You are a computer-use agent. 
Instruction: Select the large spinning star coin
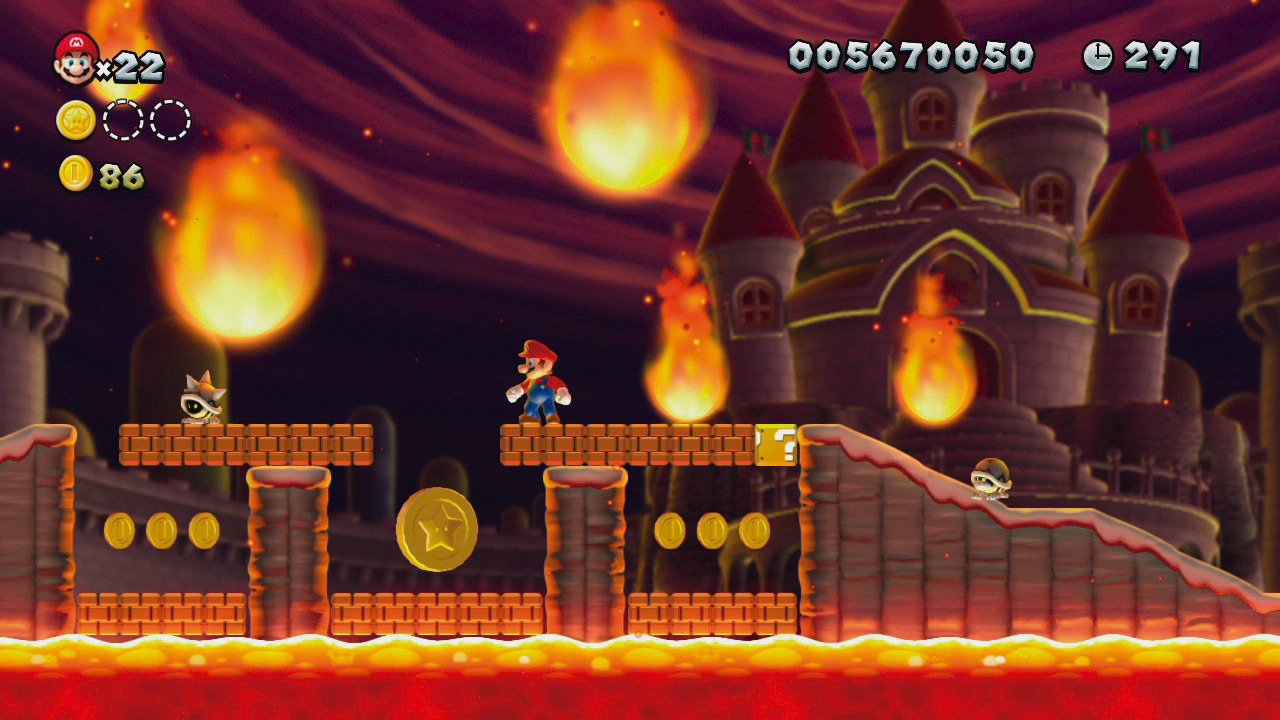[x=437, y=530]
